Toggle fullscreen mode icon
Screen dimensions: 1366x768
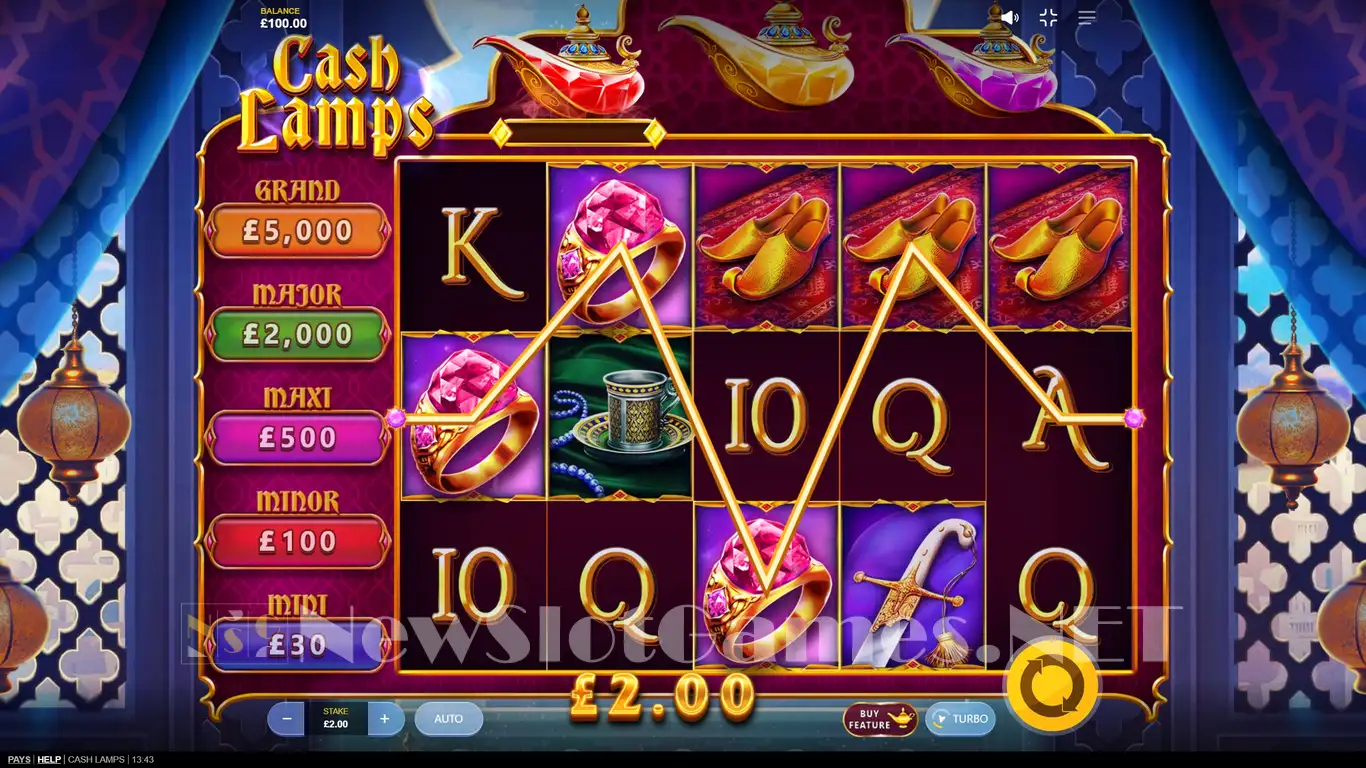[1048, 17]
